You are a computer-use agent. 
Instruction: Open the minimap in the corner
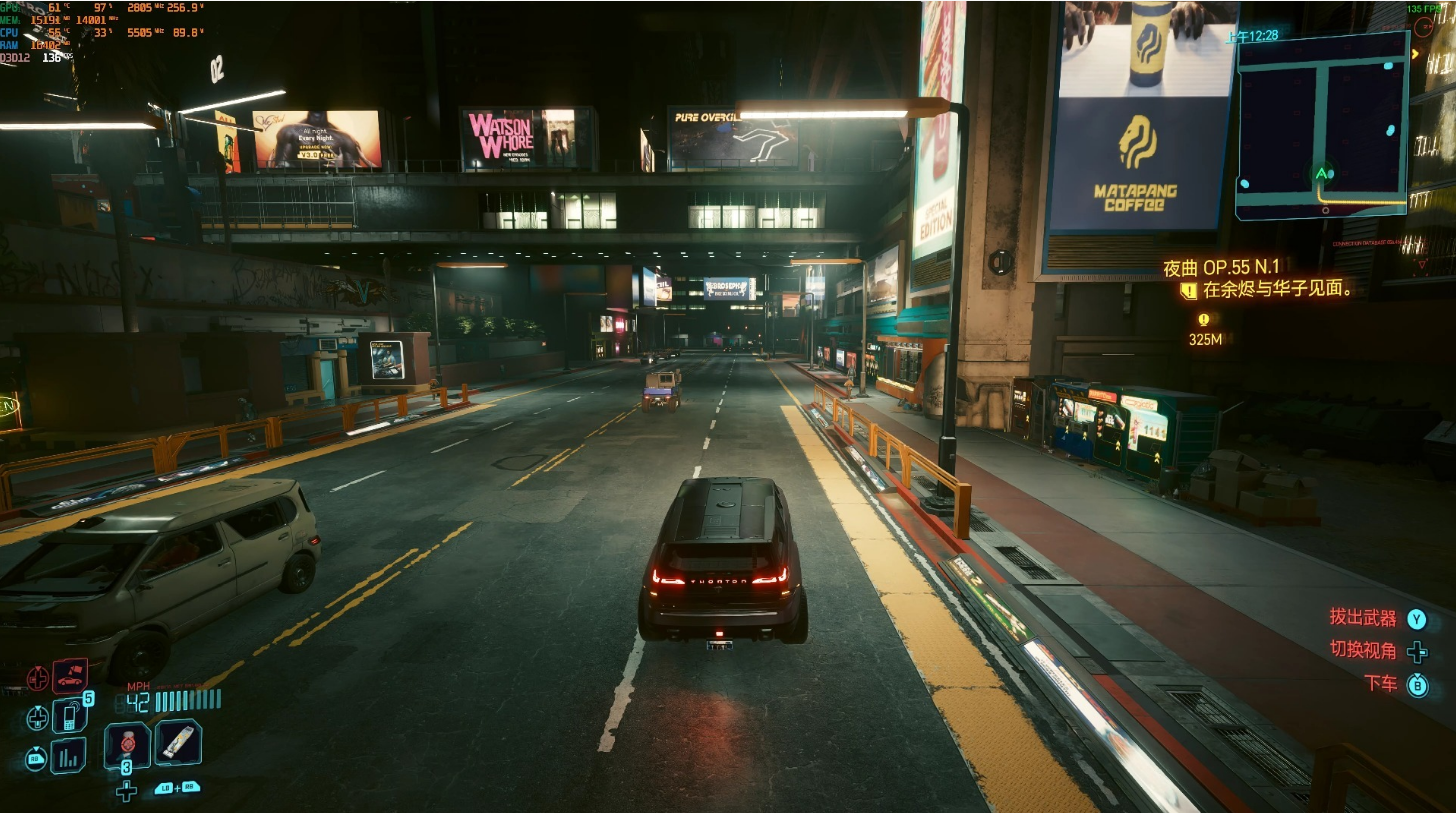[x=1321, y=125]
